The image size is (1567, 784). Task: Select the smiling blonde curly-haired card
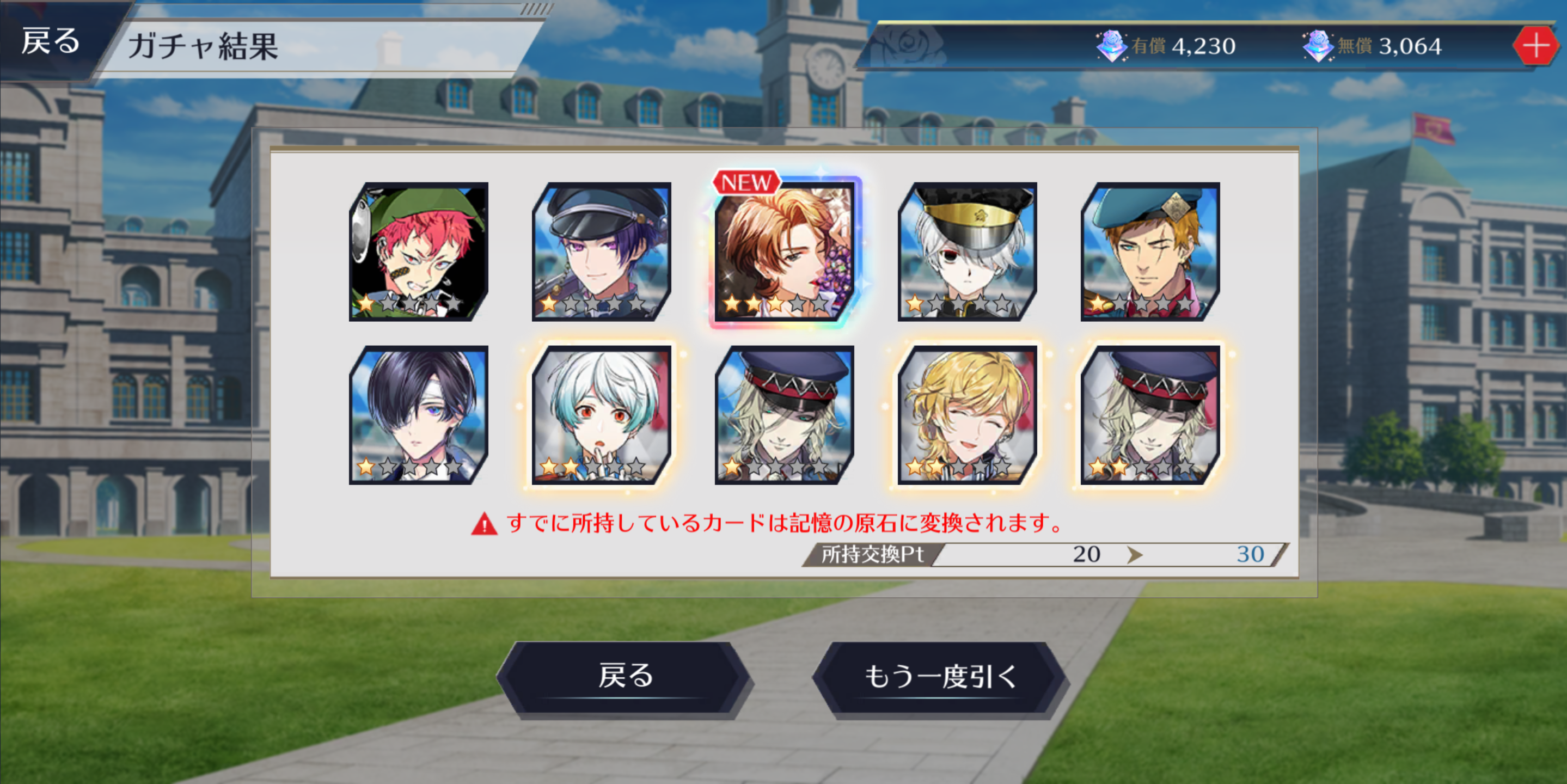(967, 415)
